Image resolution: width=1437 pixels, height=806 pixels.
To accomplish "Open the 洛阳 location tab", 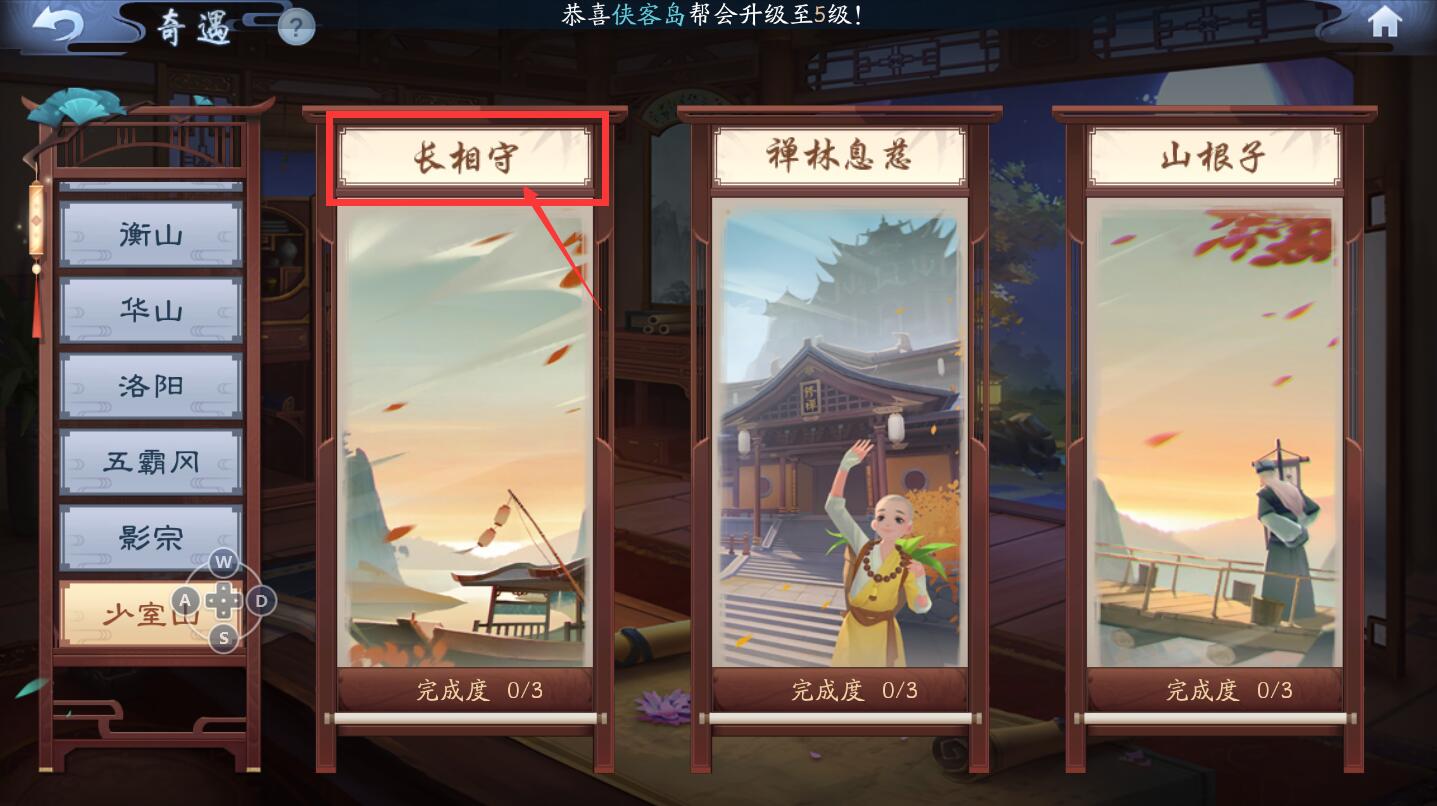I will pyautogui.click(x=150, y=386).
